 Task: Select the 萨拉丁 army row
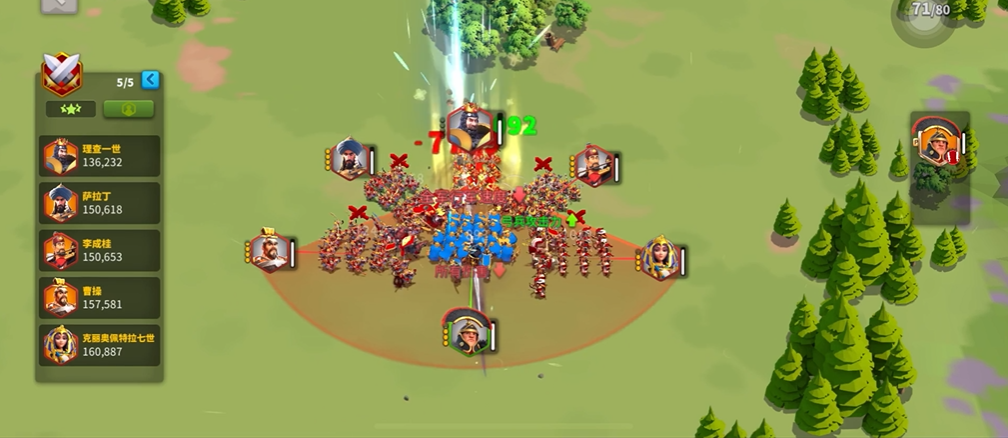(x=99, y=203)
